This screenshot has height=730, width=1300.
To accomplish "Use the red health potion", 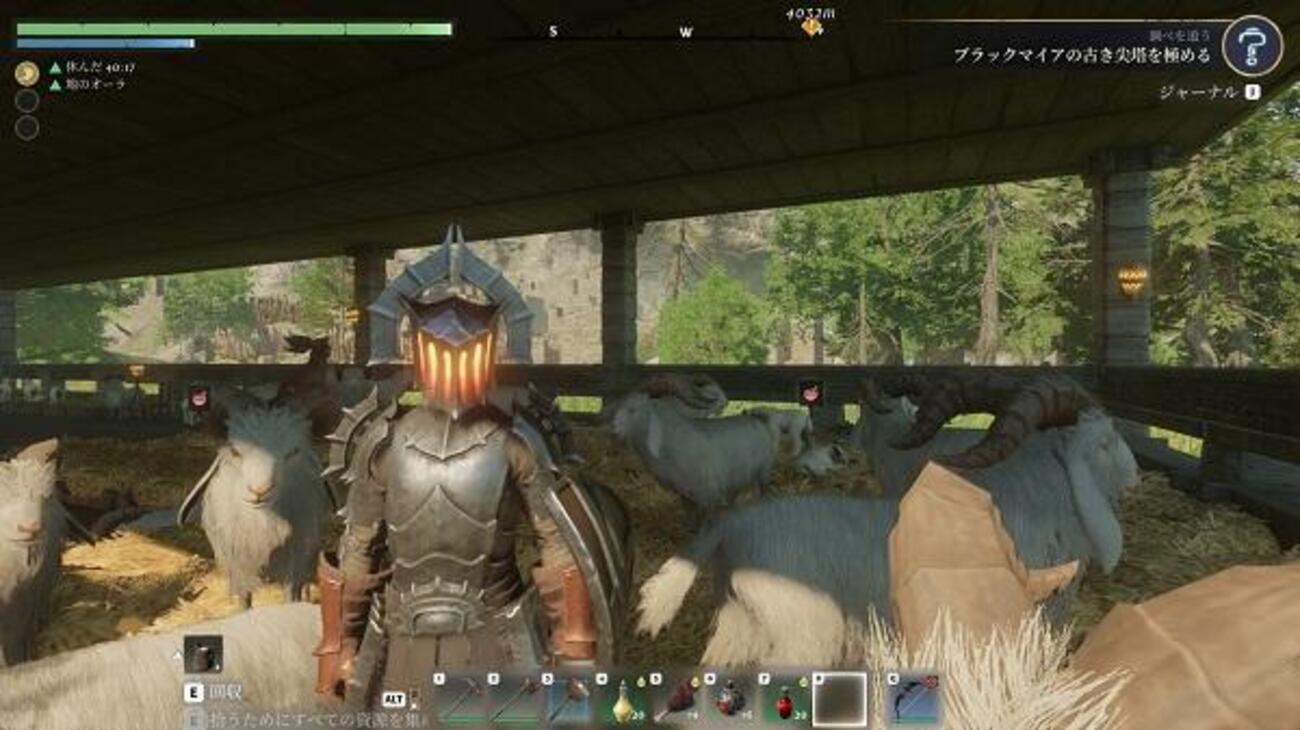I will (785, 699).
